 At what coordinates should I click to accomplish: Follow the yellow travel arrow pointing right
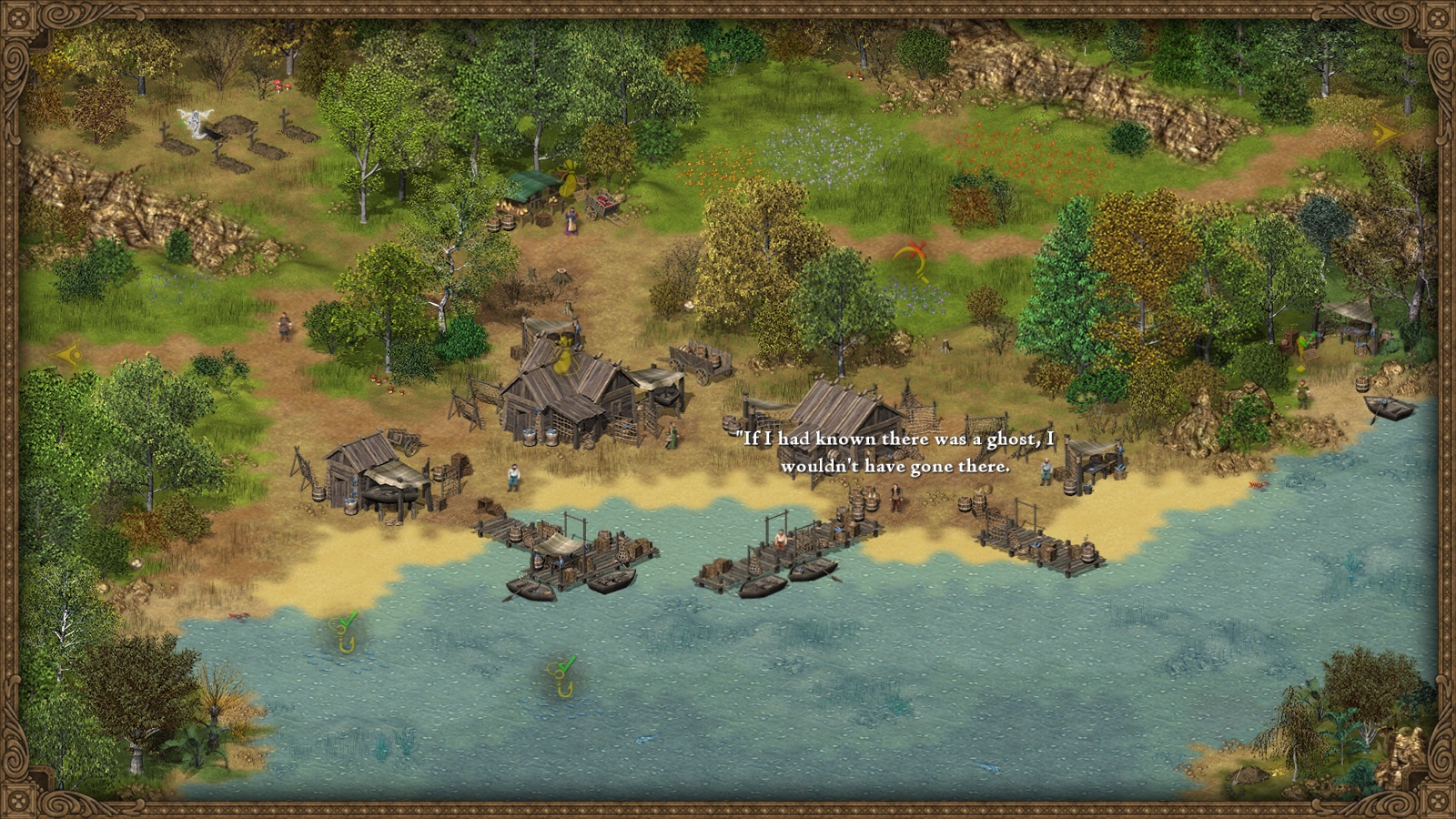coord(1384,134)
